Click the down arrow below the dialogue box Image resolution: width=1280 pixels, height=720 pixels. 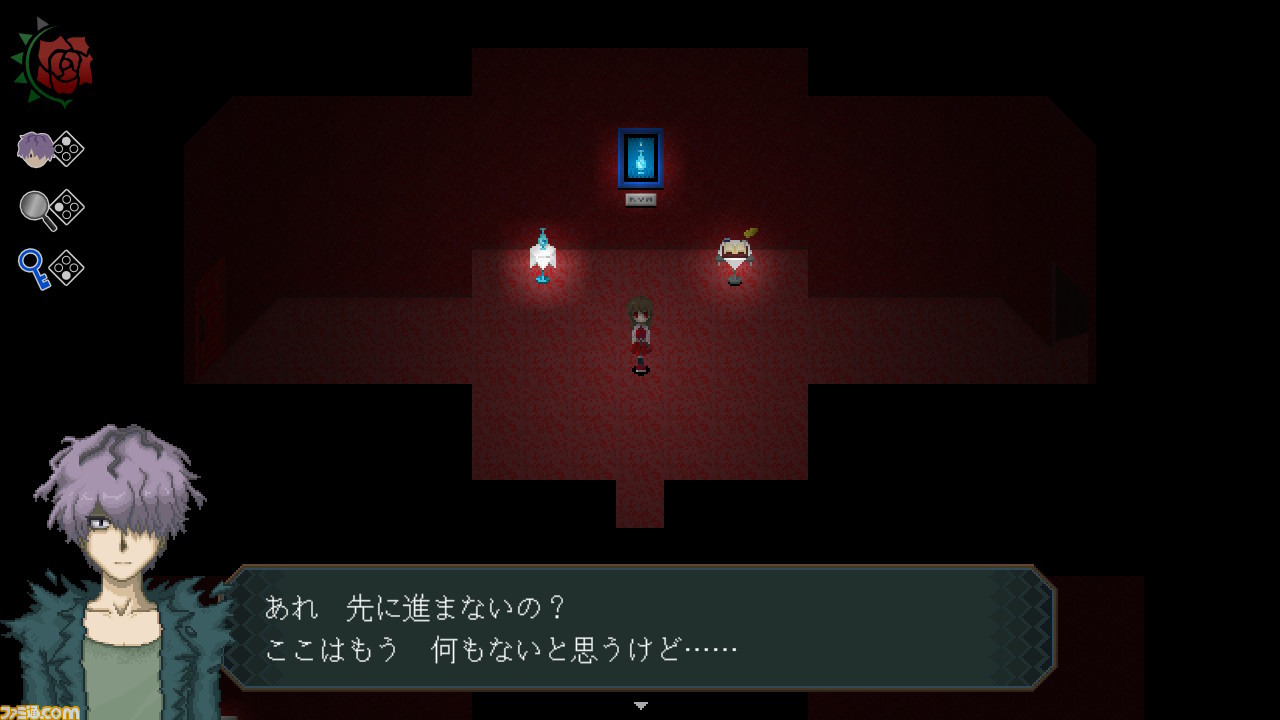[639, 703]
